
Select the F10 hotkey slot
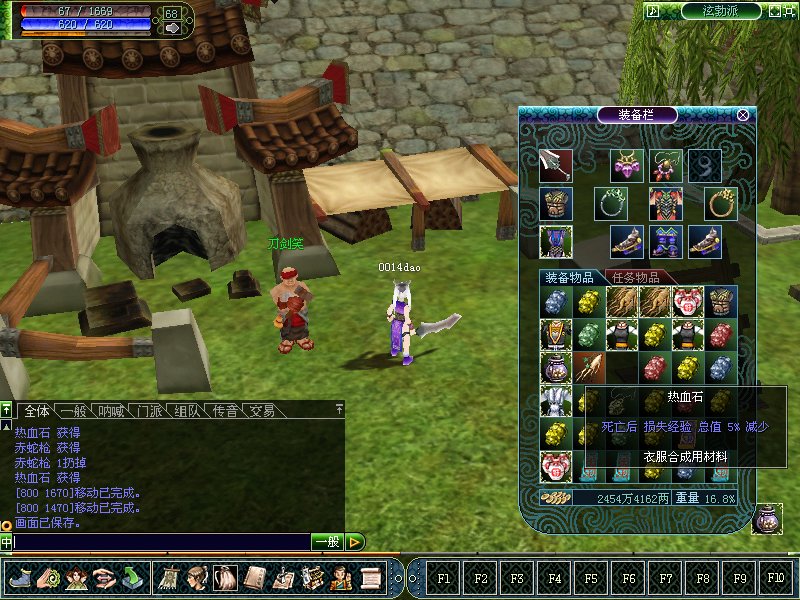(775, 578)
